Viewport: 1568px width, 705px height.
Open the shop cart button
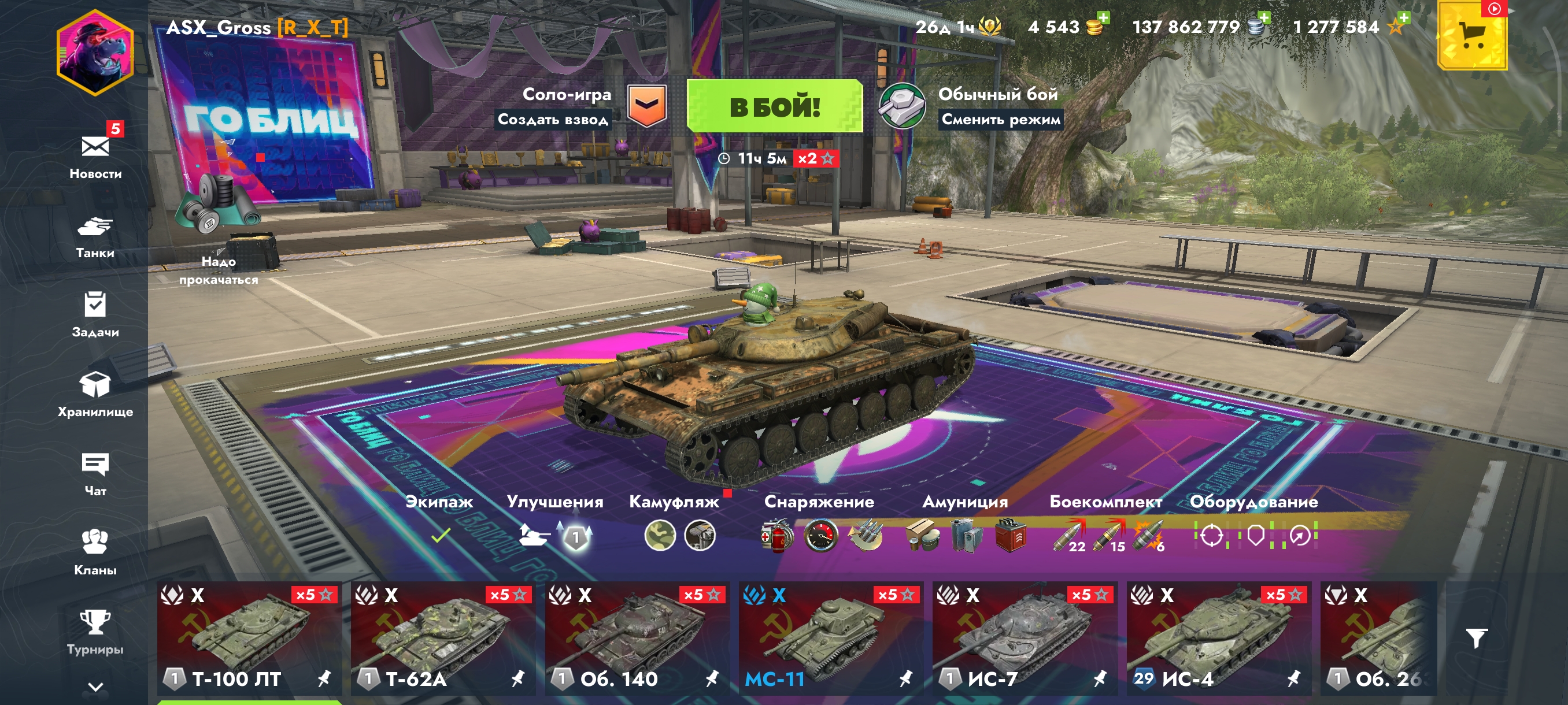[1472, 35]
